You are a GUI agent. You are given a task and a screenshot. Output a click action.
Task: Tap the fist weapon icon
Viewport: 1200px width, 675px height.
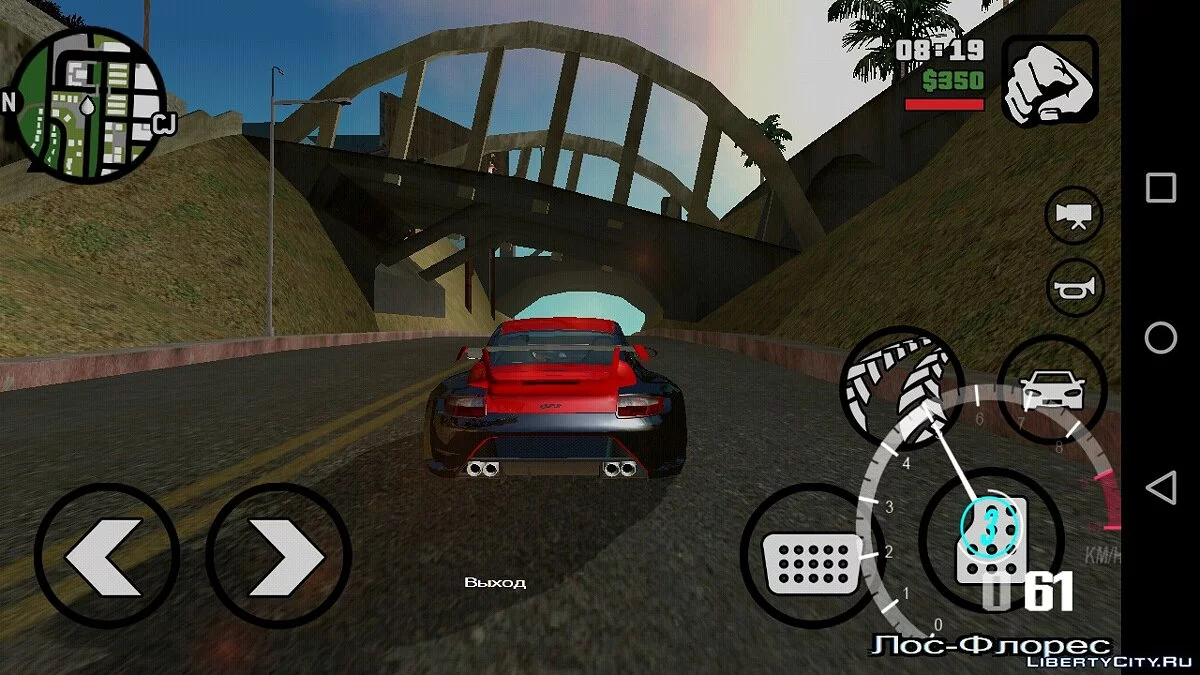click(1050, 81)
